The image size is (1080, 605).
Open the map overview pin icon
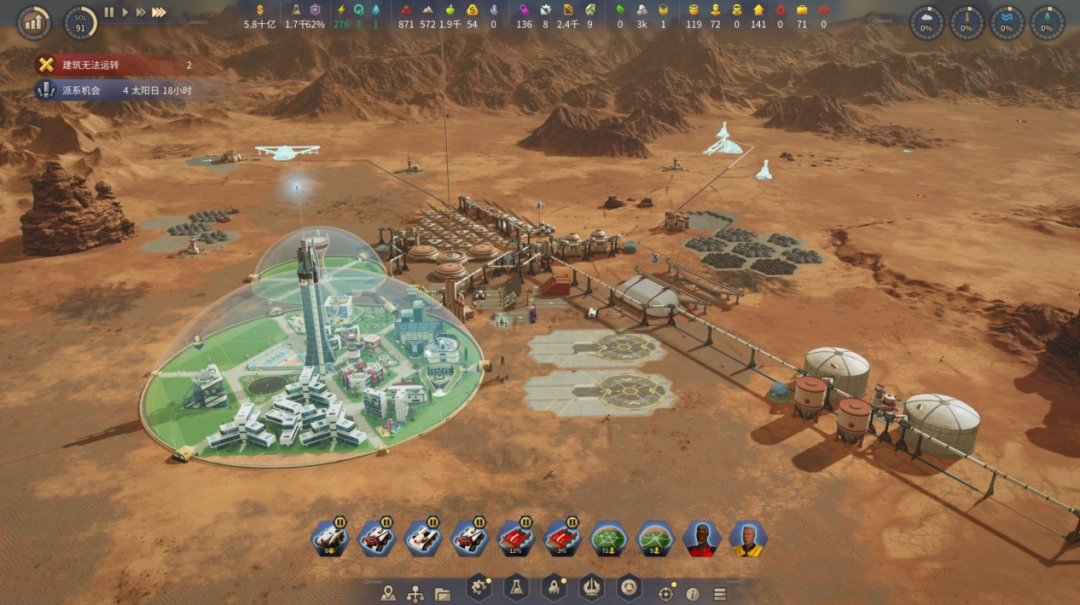389,593
